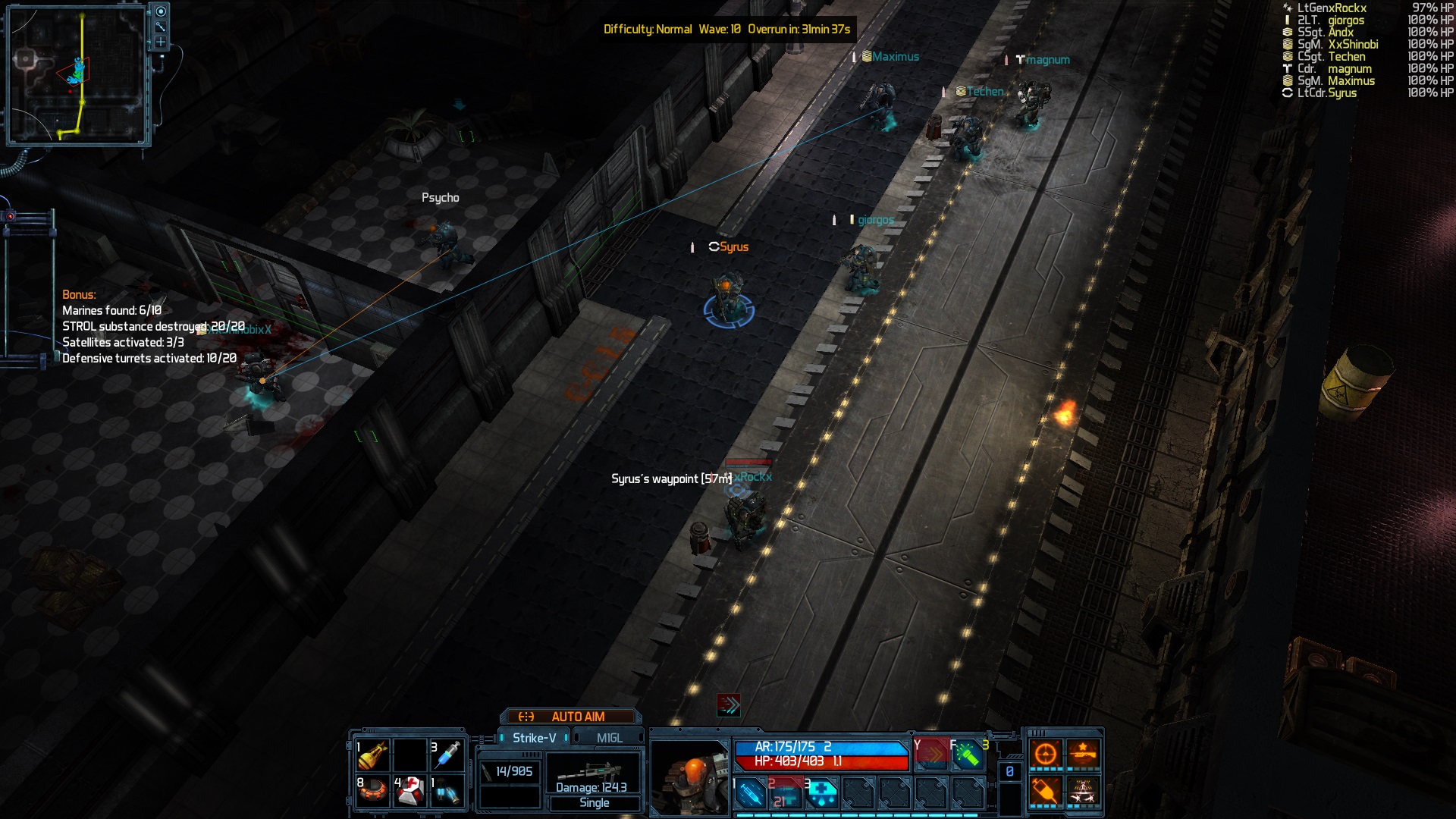Activate the orange crosshair targeting ability

click(x=1045, y=754)
